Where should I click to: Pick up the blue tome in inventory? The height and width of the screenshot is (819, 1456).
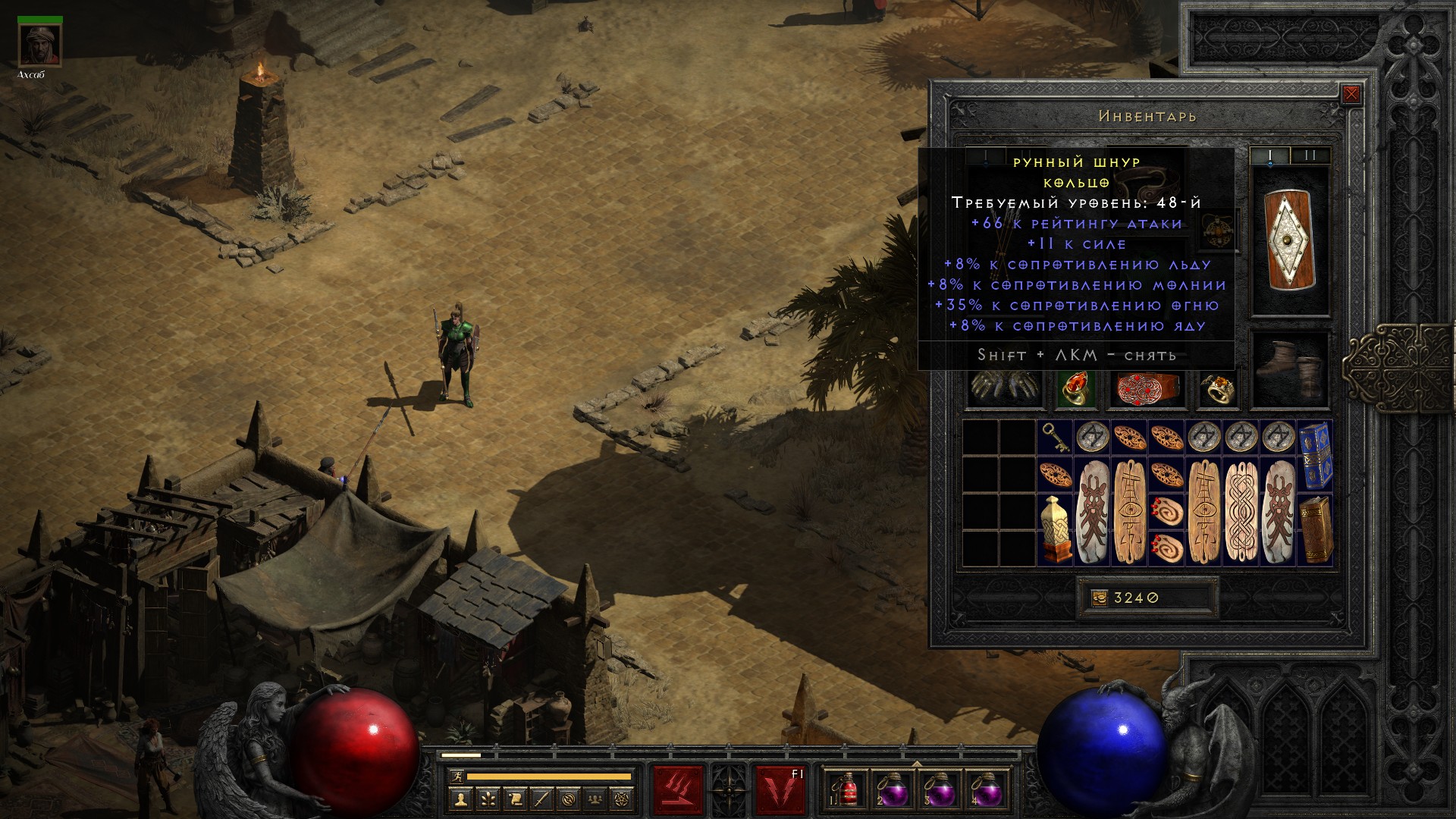1315,456
